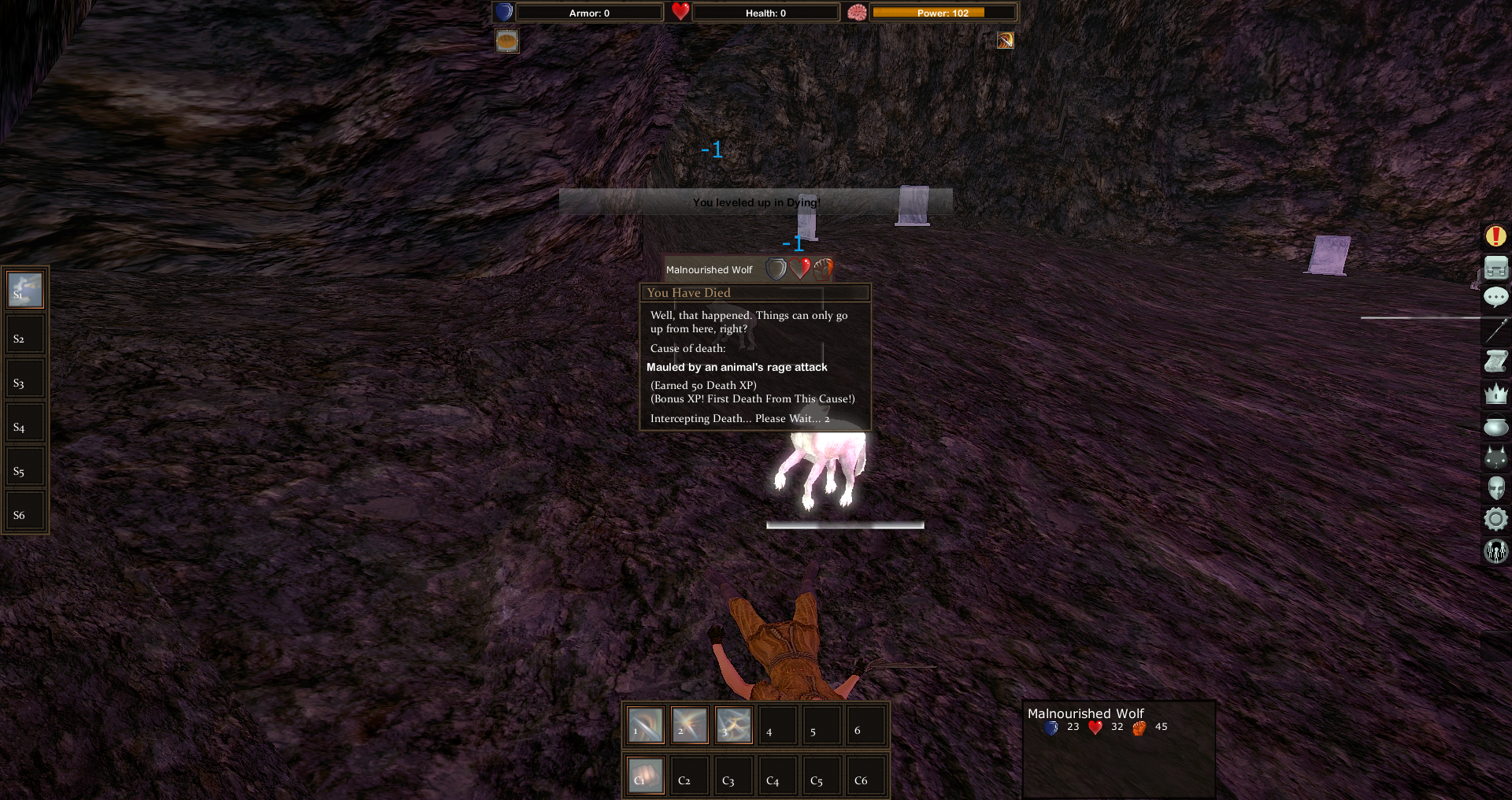The height and width of the screenshot is (800, 1512).
Task: Click the group of people icon
Action: click(x=1495, y=550)
